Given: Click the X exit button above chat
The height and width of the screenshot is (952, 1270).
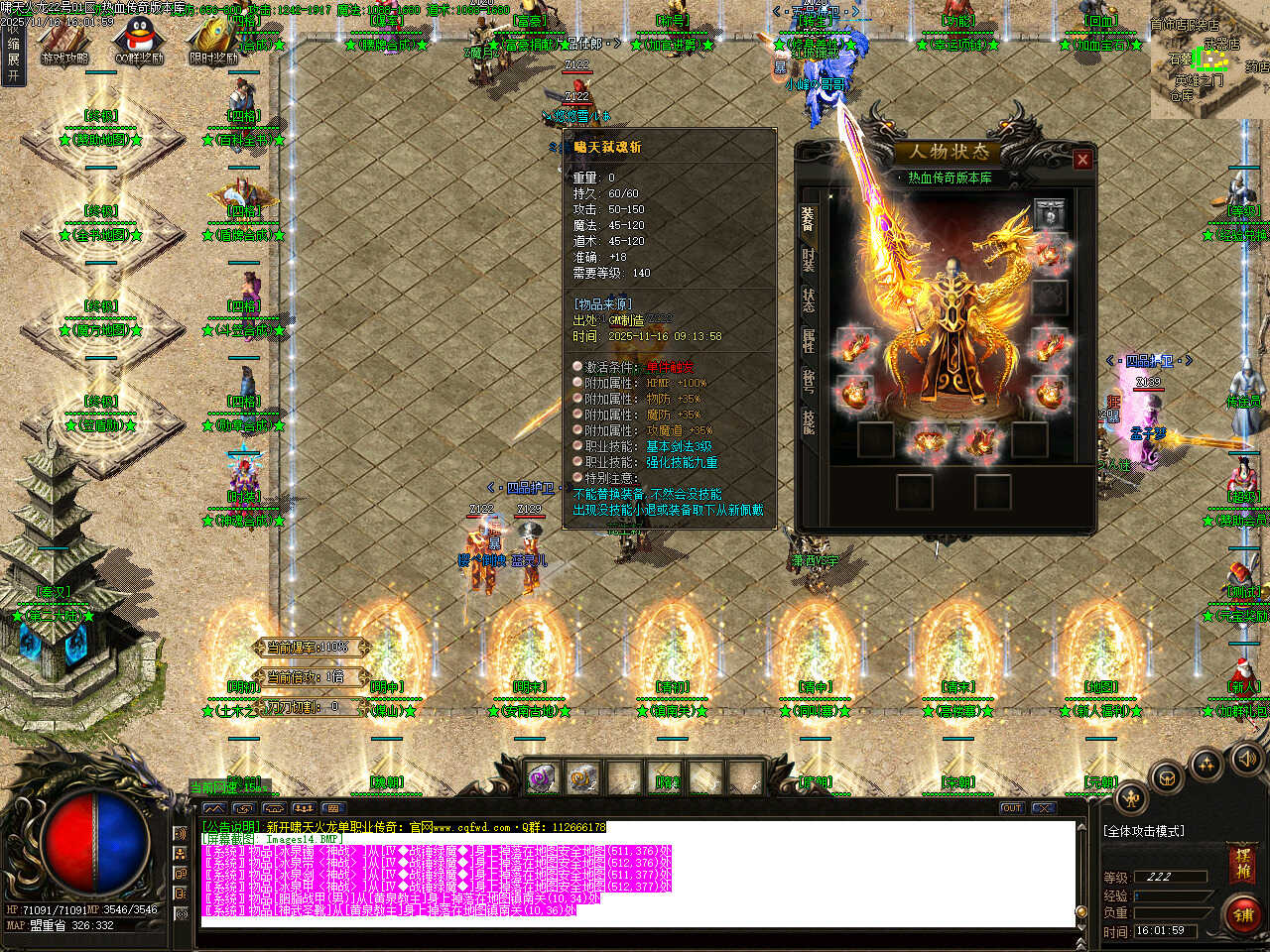Looking at the screenshot, I should point(1043,808).
